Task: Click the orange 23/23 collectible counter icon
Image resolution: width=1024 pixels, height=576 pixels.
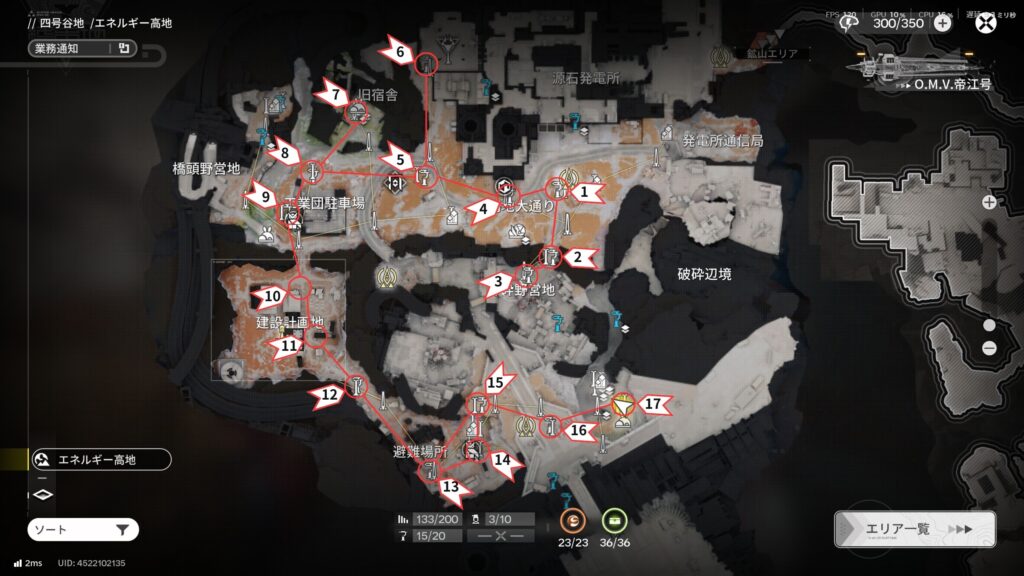Action: (572, 520)
